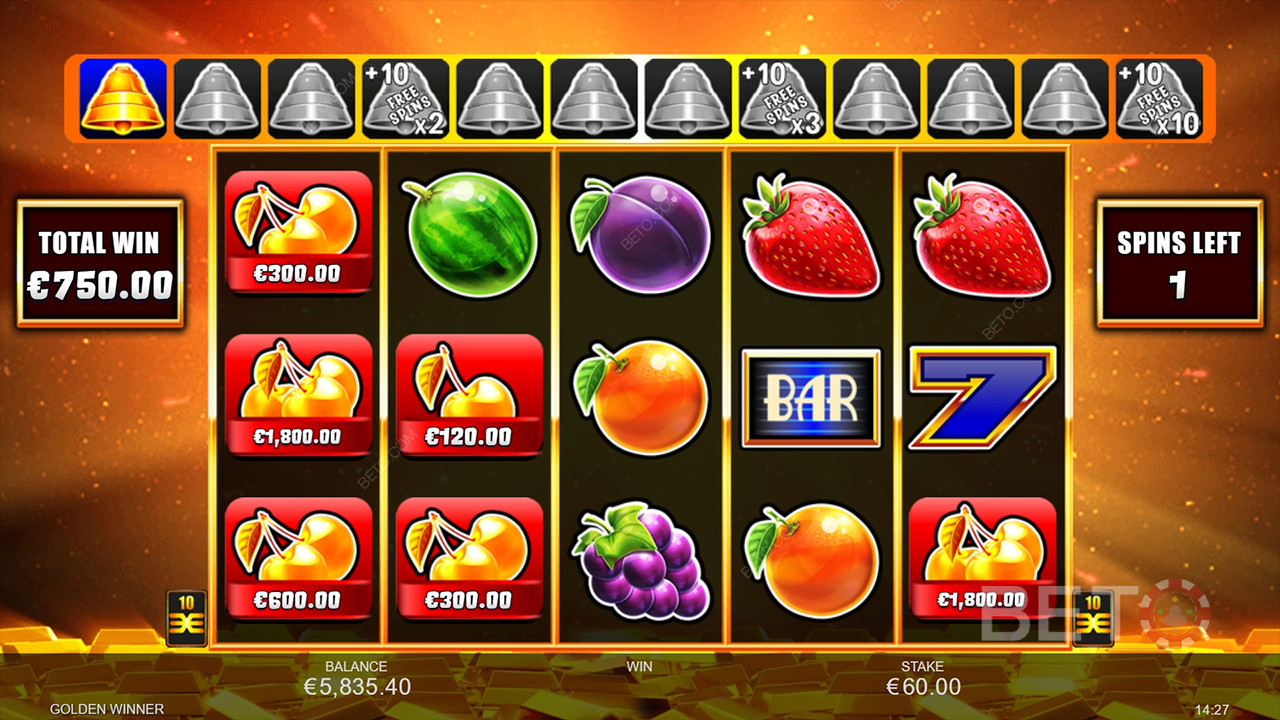Click the 10 paylines badge right of reels
Image resolution: width=1280 pixels, height=720 pixels.
1092,617
